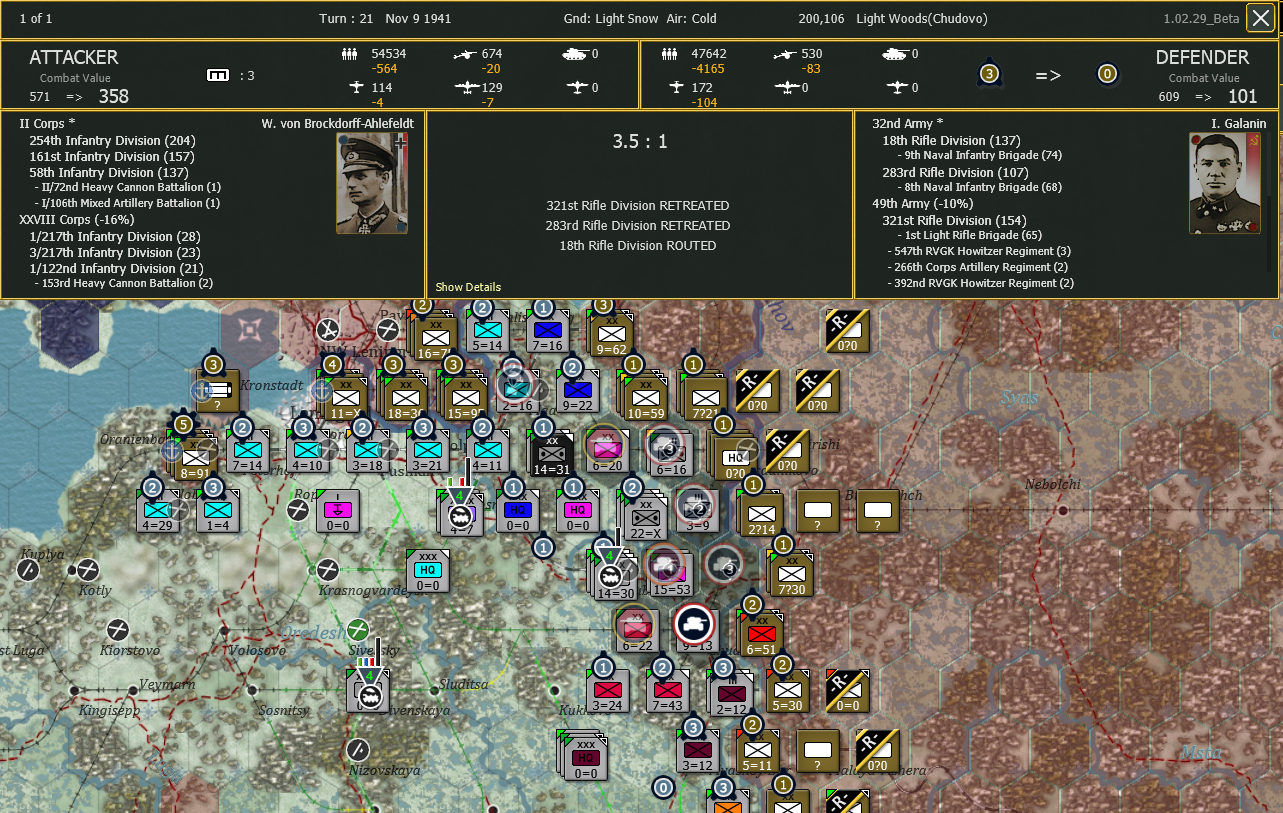Screen dimensions: 1283x813
Task: Click a Soviet R 0?0 reserve counter near Chudovo
Action: (x=847, y=330)
